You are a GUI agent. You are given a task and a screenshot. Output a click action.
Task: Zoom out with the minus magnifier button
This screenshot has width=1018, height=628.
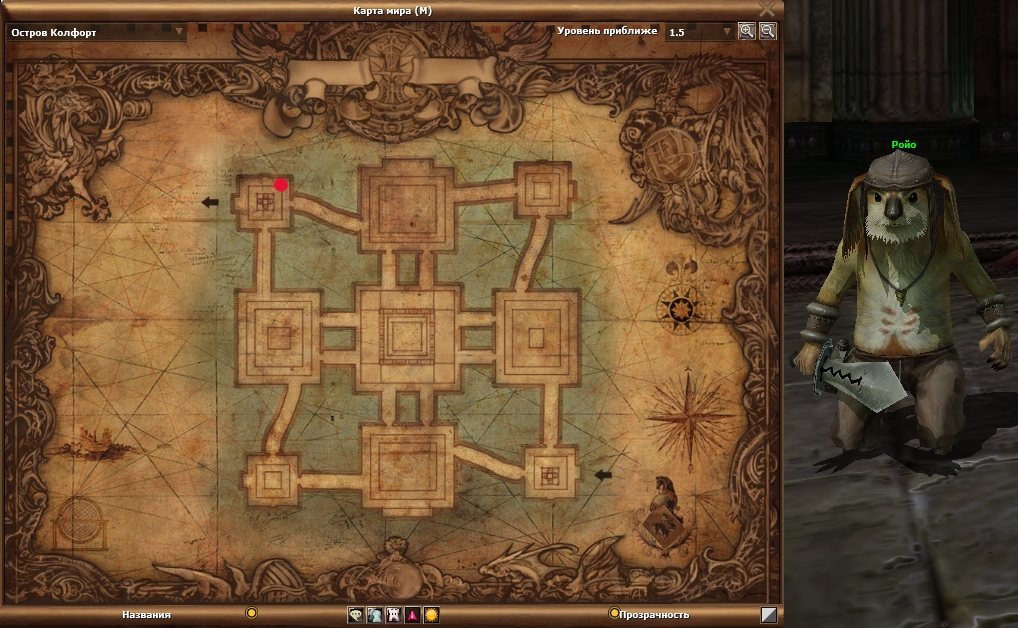(767, 31)
